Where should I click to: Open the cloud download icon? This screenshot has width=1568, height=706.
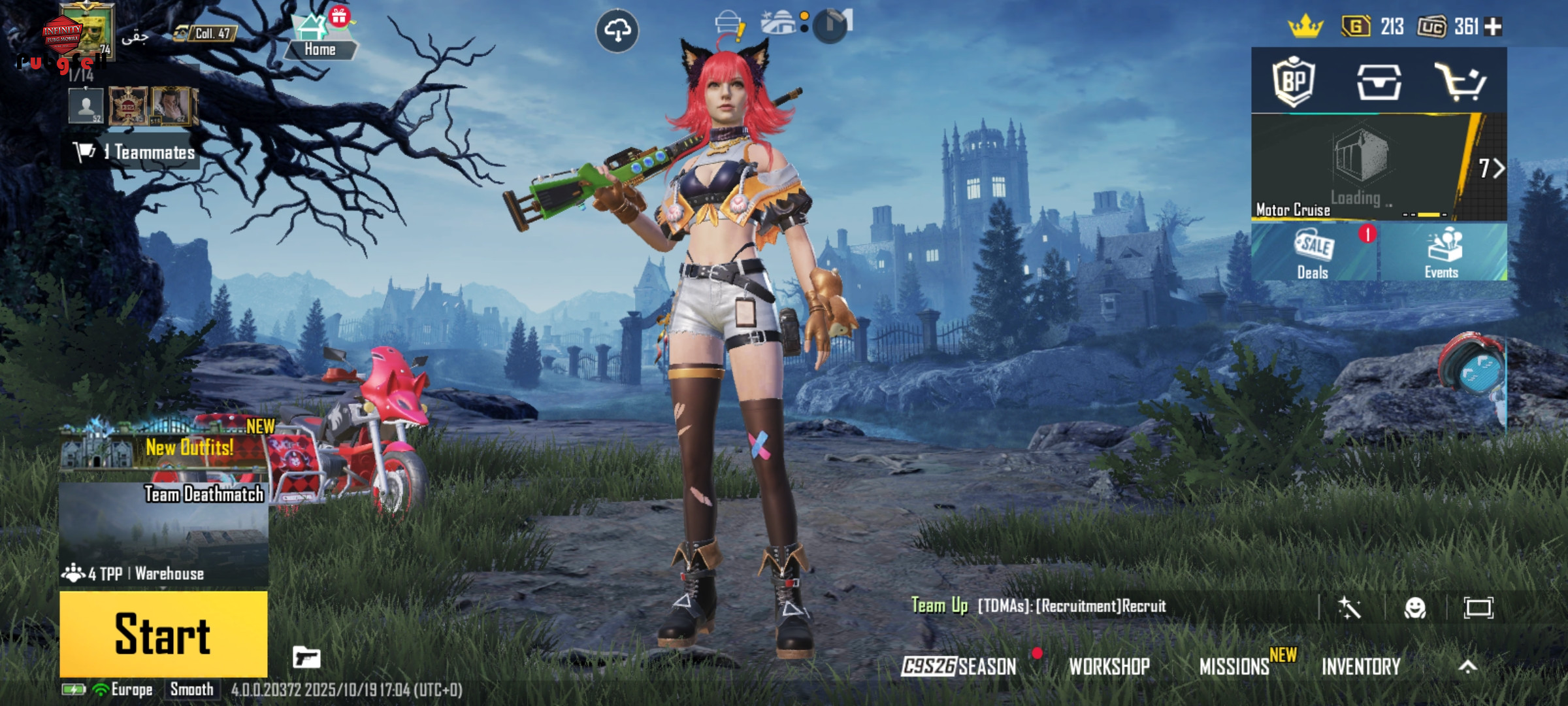(617, 30)
